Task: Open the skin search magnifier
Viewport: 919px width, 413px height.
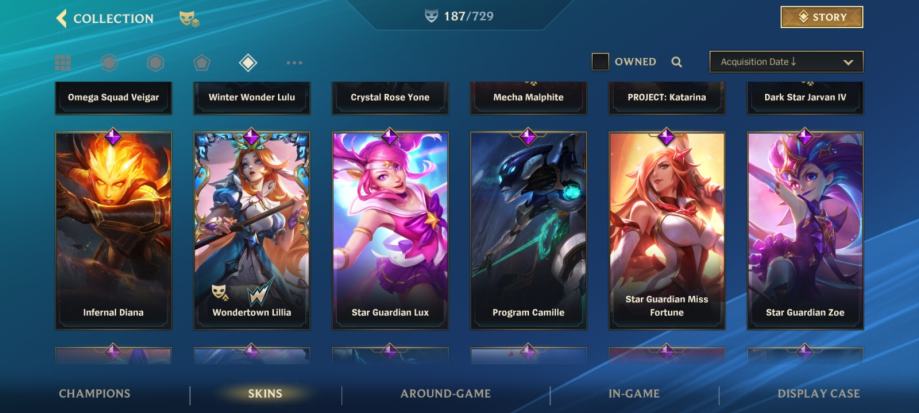Action: 677,62
